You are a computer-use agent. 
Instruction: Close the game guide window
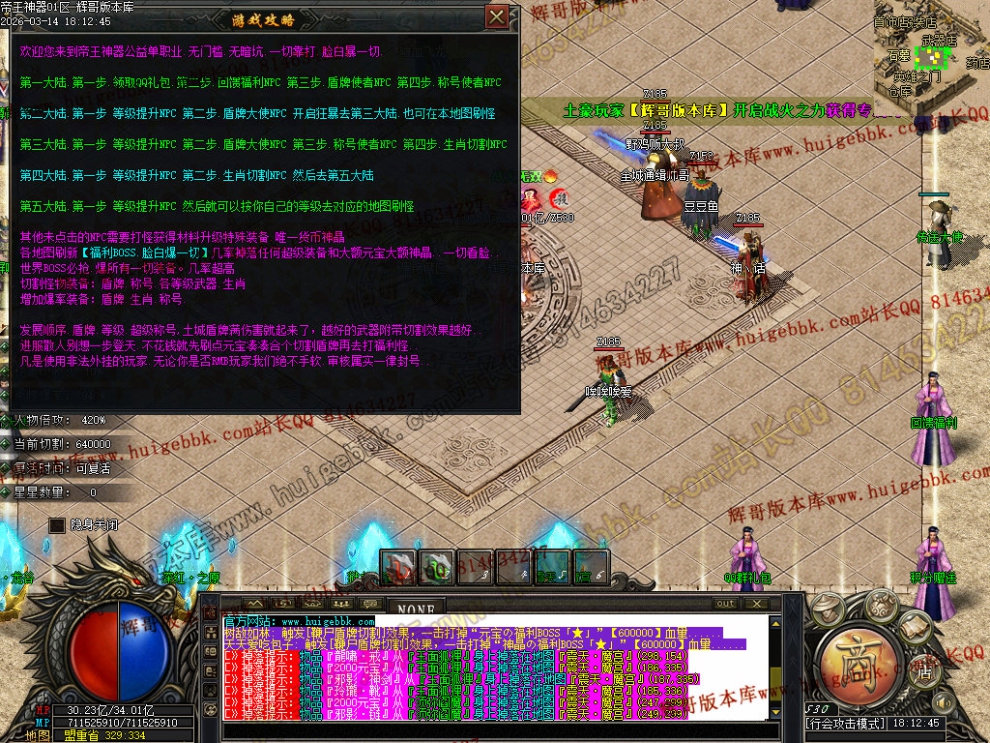point(496,17)
